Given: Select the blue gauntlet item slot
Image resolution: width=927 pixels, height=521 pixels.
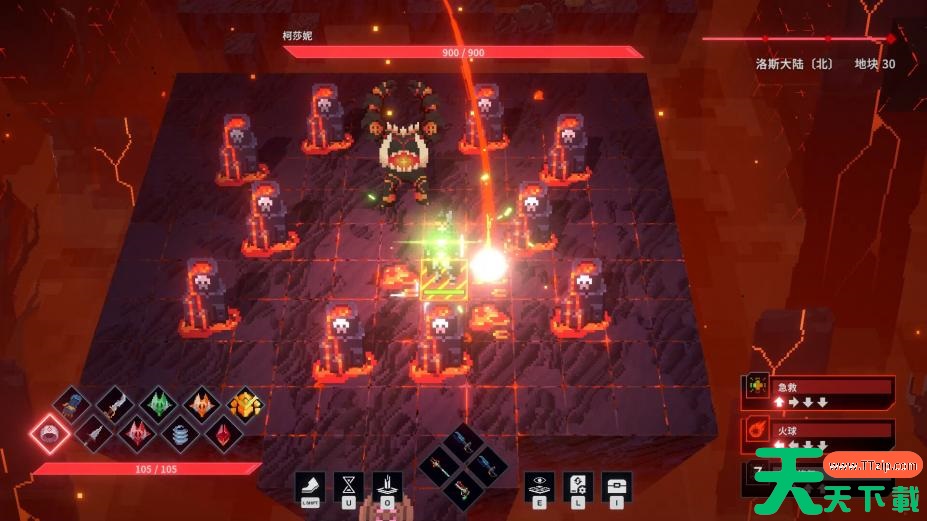Looking at the screenshot, I should pyautogui.click(x=70, y=405).
